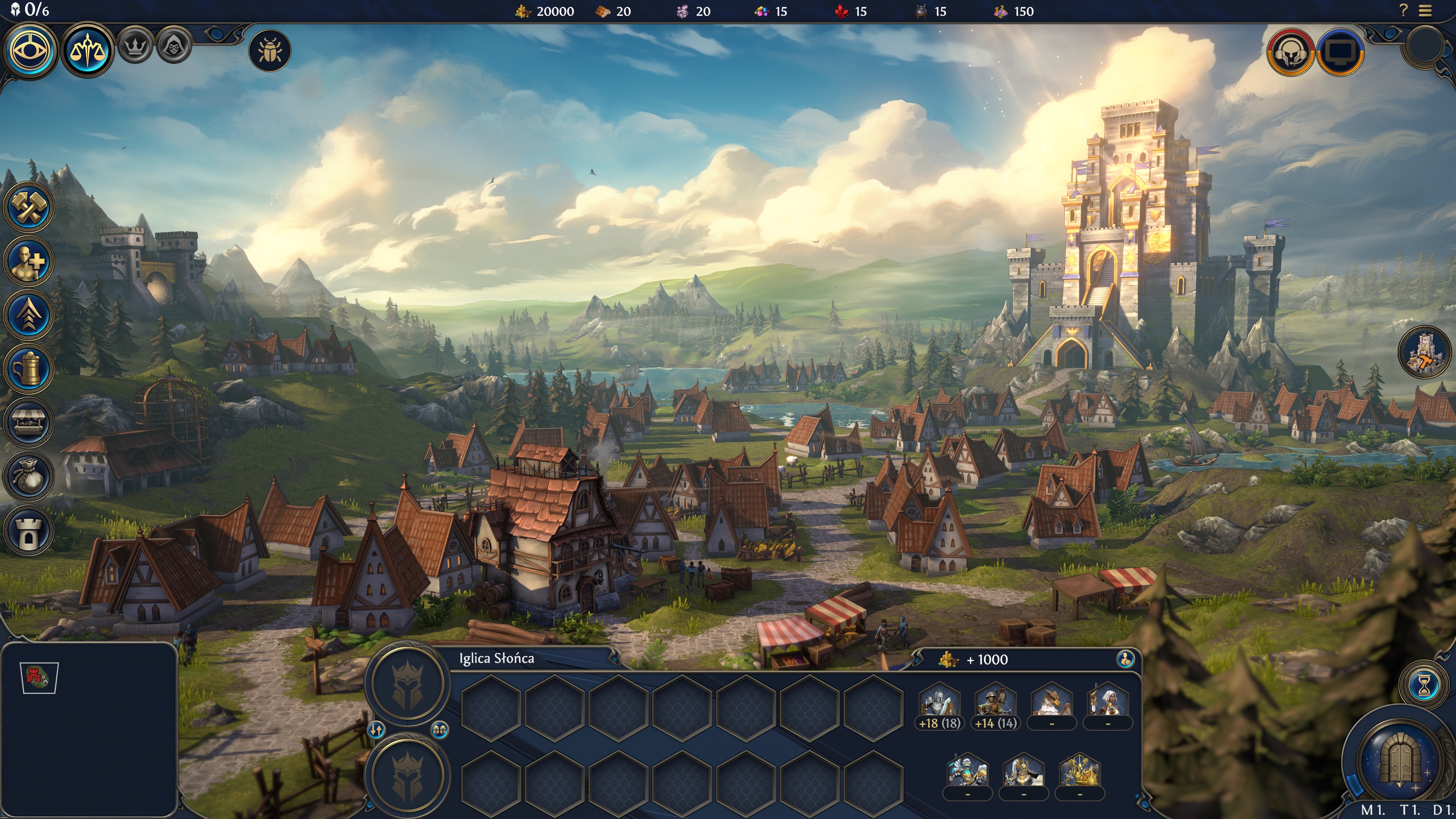Click the hourglass end turn button

coord(1425,685)
